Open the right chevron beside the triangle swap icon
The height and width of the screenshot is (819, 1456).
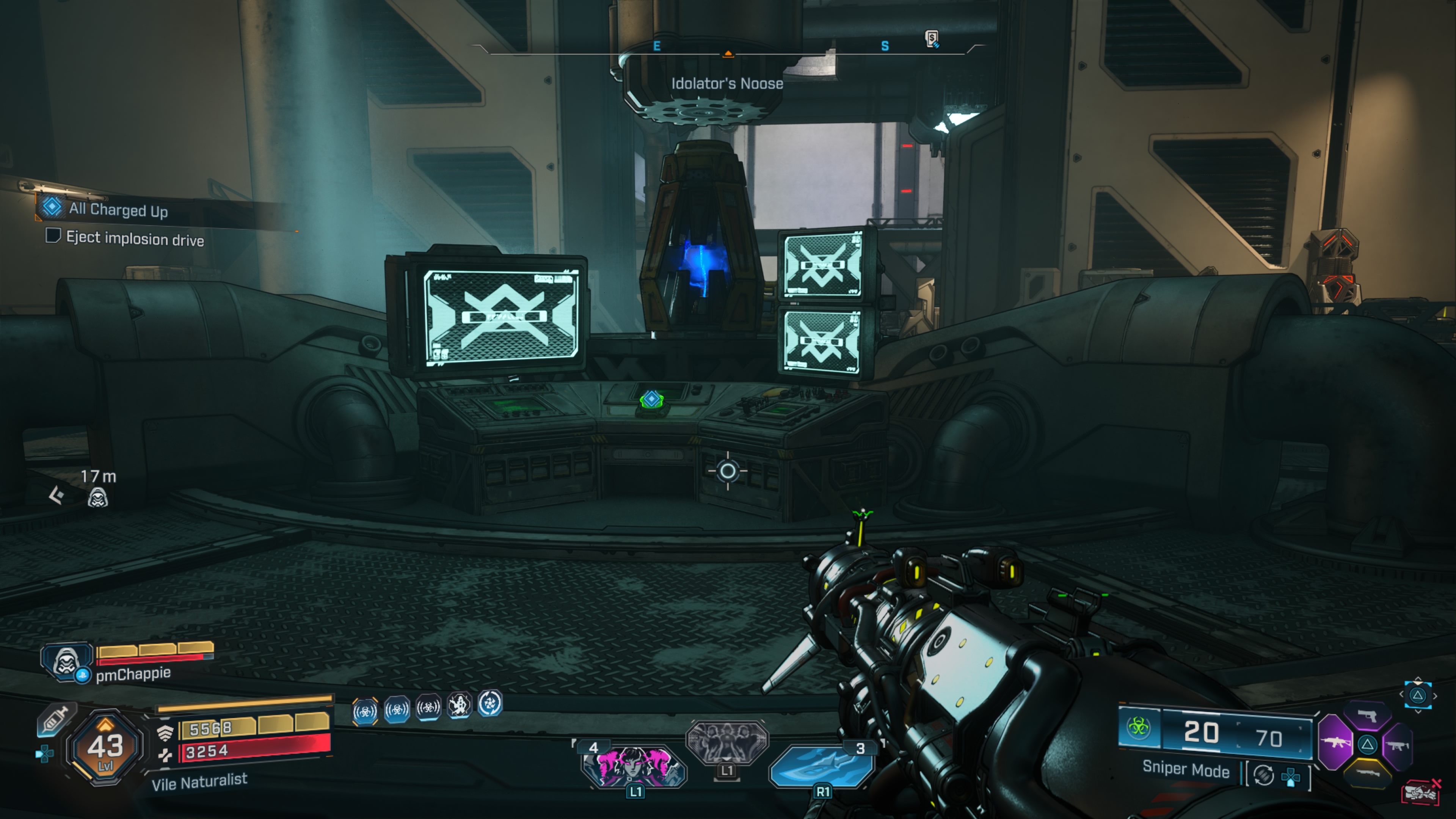click(1435, 697)
